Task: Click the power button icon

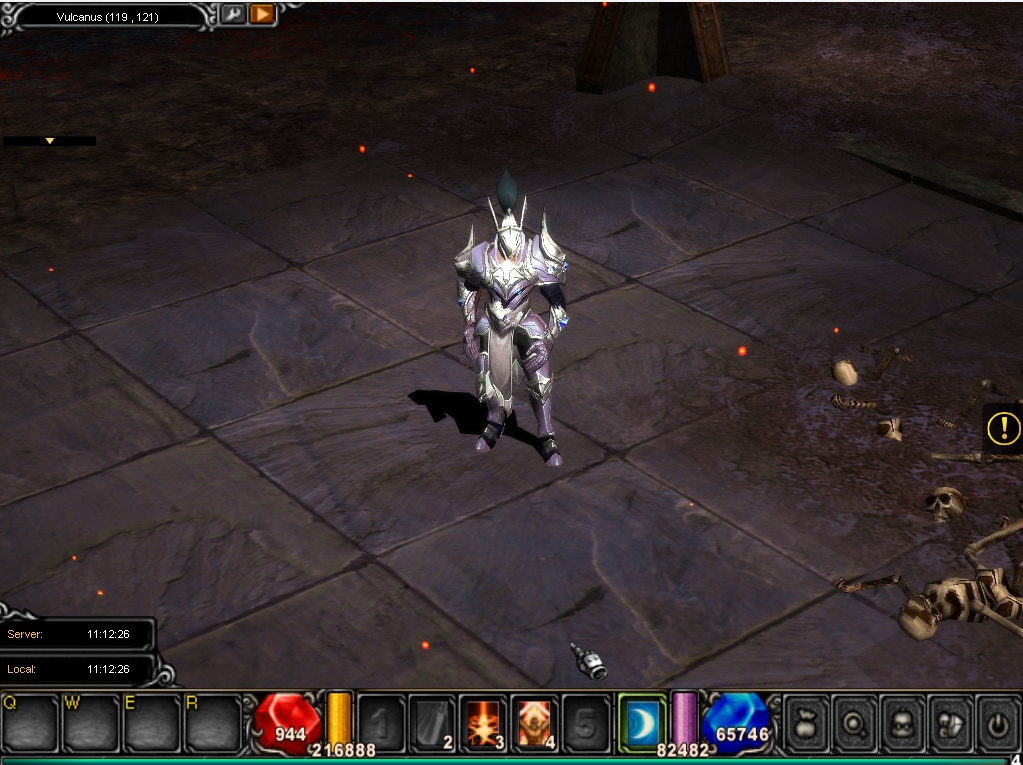Action: 998,723
